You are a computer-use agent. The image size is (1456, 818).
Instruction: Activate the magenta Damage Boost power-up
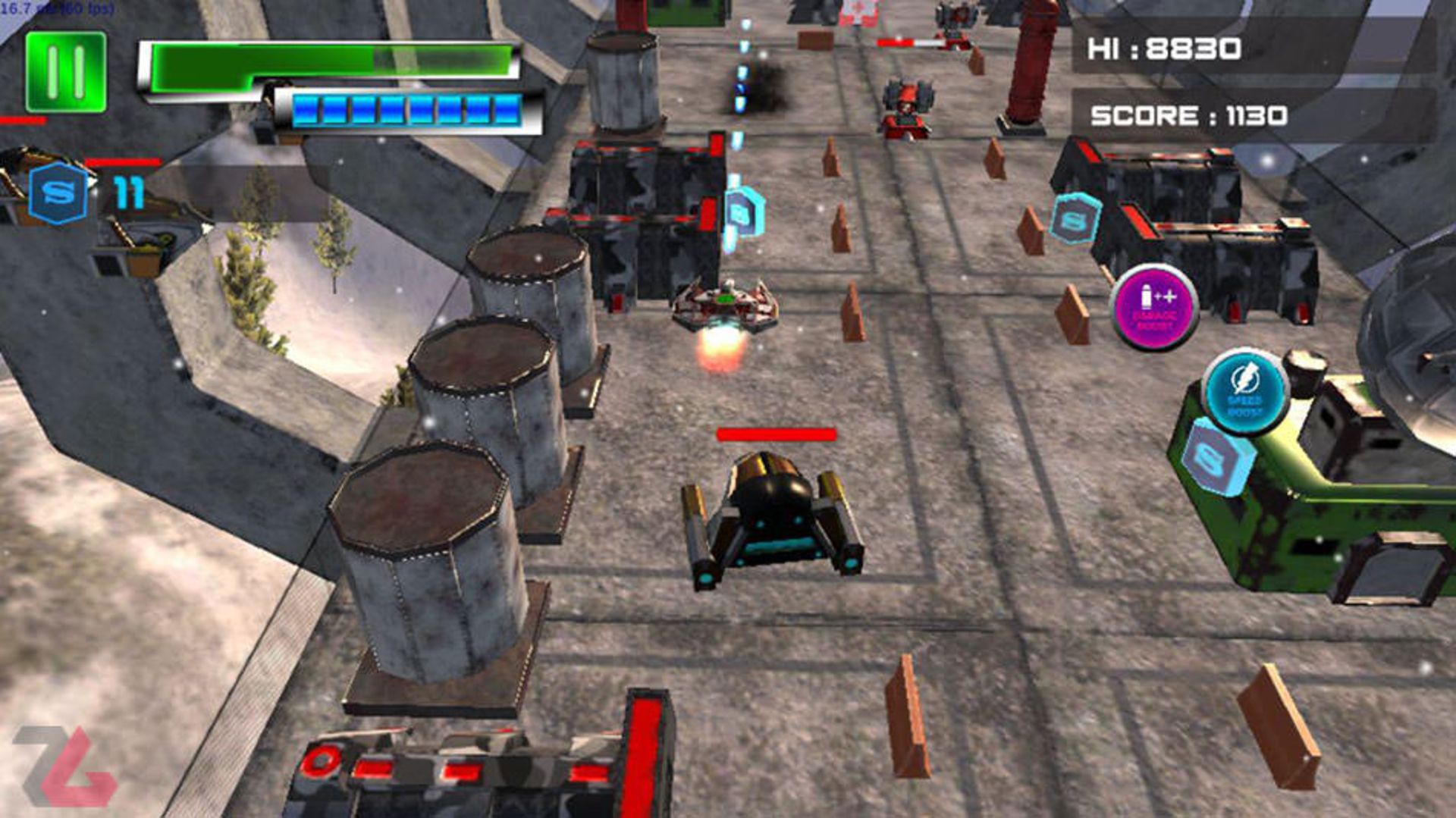pos(1155,307)
